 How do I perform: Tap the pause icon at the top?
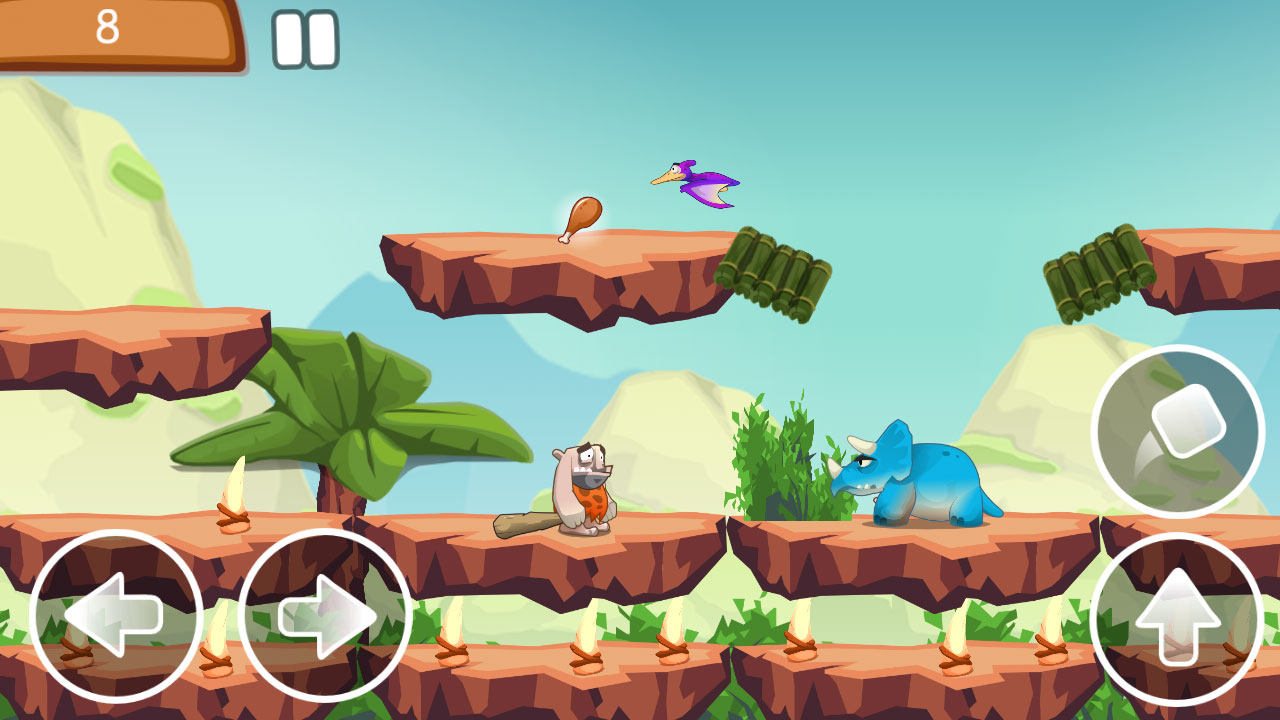[303, 37]
